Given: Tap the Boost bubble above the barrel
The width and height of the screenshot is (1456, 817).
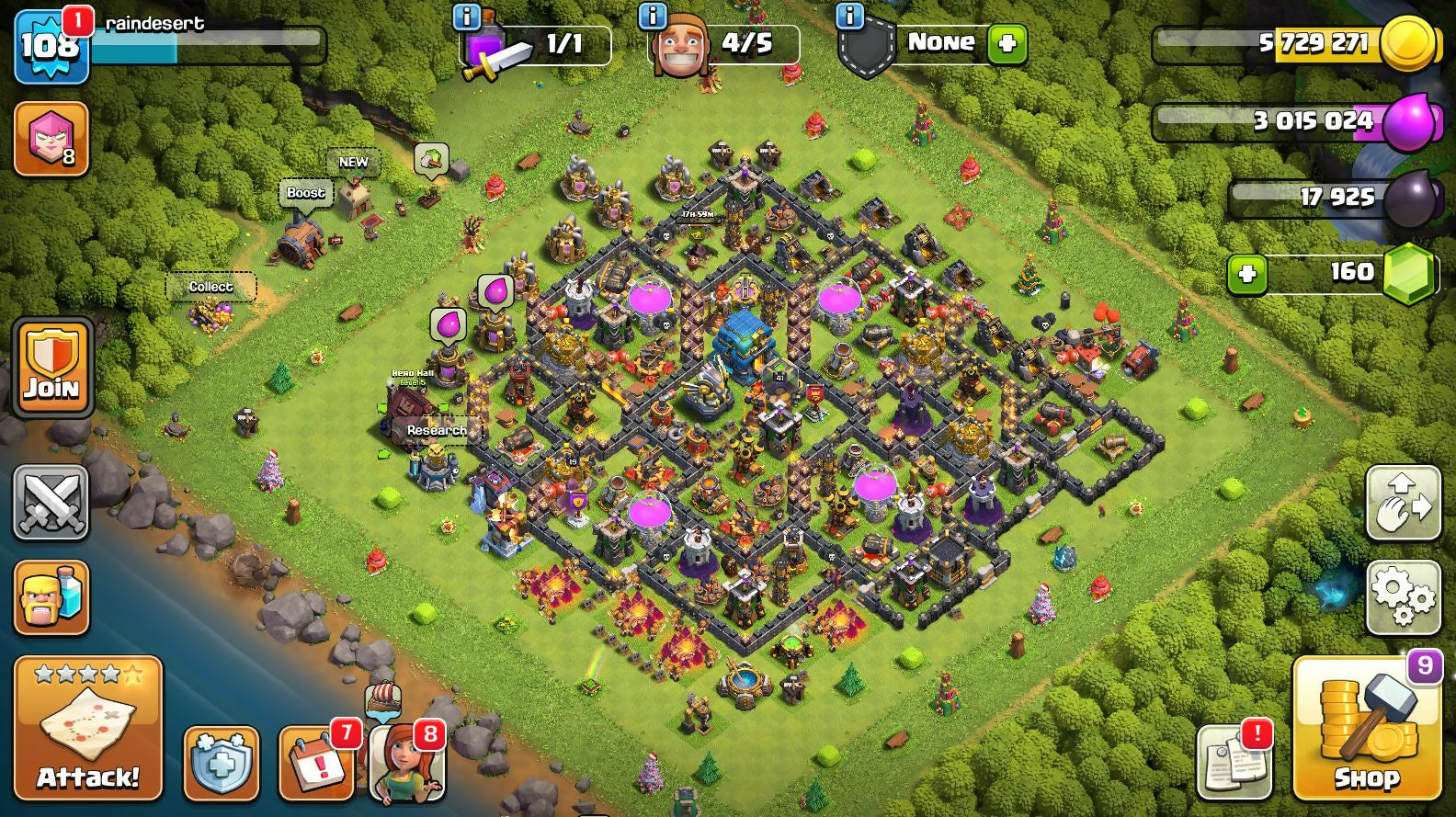Looking at the screenshot, I should tap(305, 193).
